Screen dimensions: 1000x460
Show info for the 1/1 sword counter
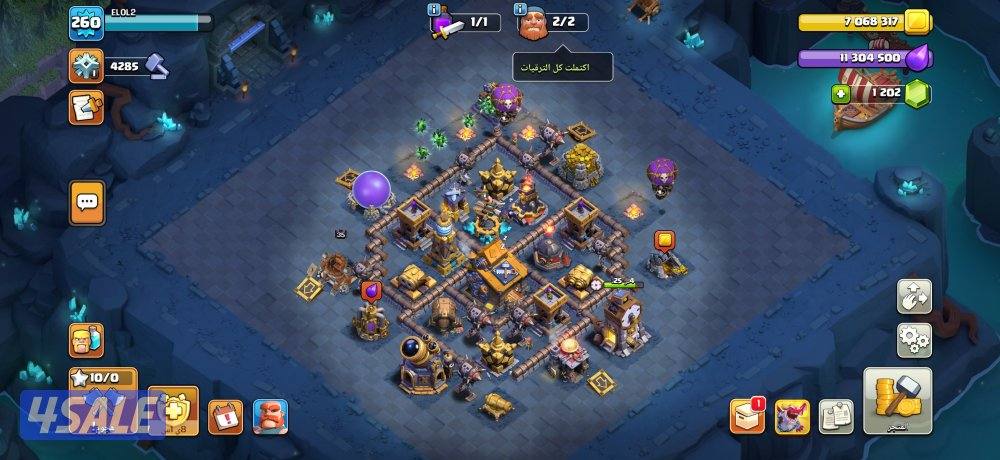(434, 9)
